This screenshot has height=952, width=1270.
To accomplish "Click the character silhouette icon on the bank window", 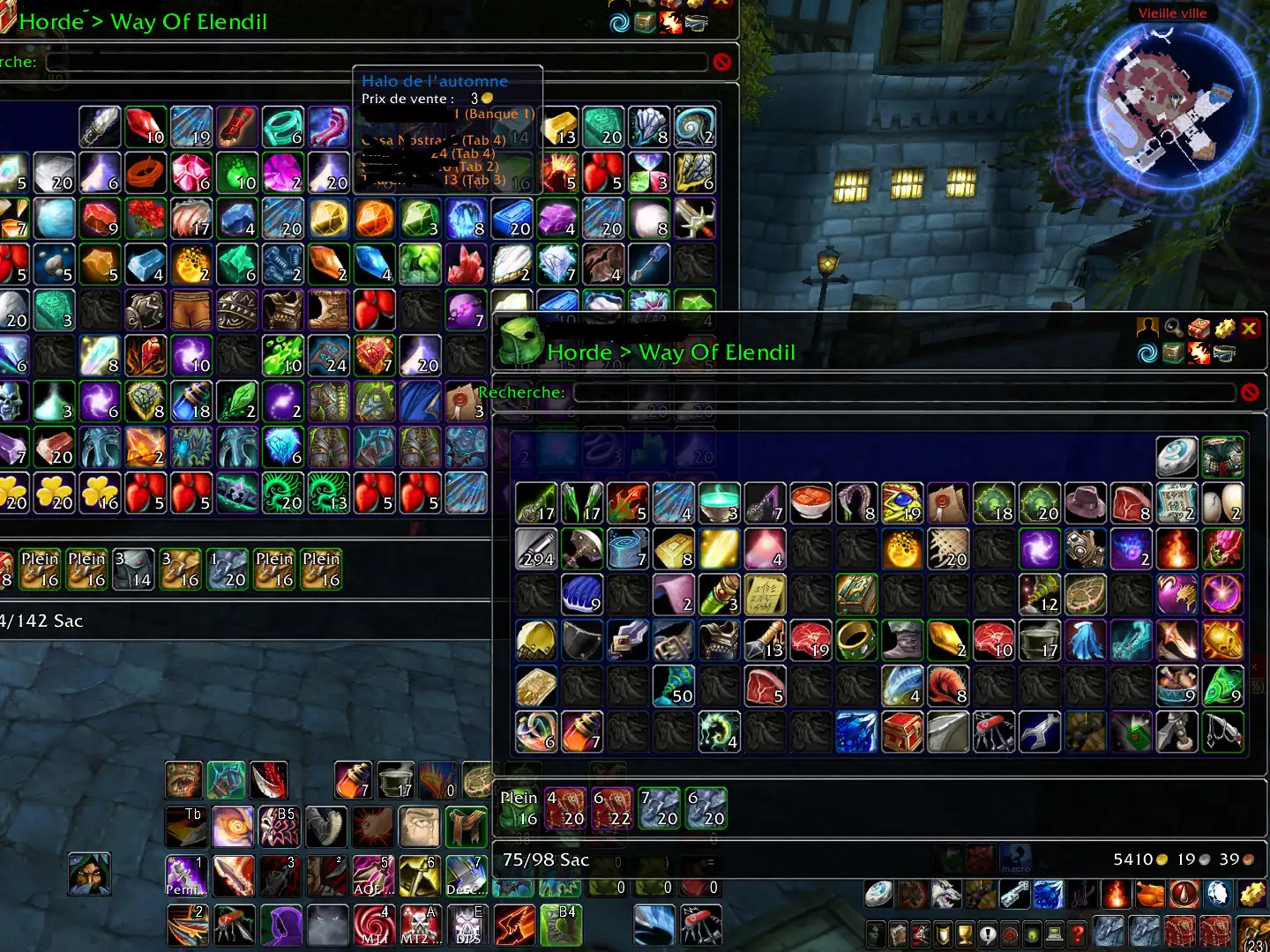I will point(1148,327).
